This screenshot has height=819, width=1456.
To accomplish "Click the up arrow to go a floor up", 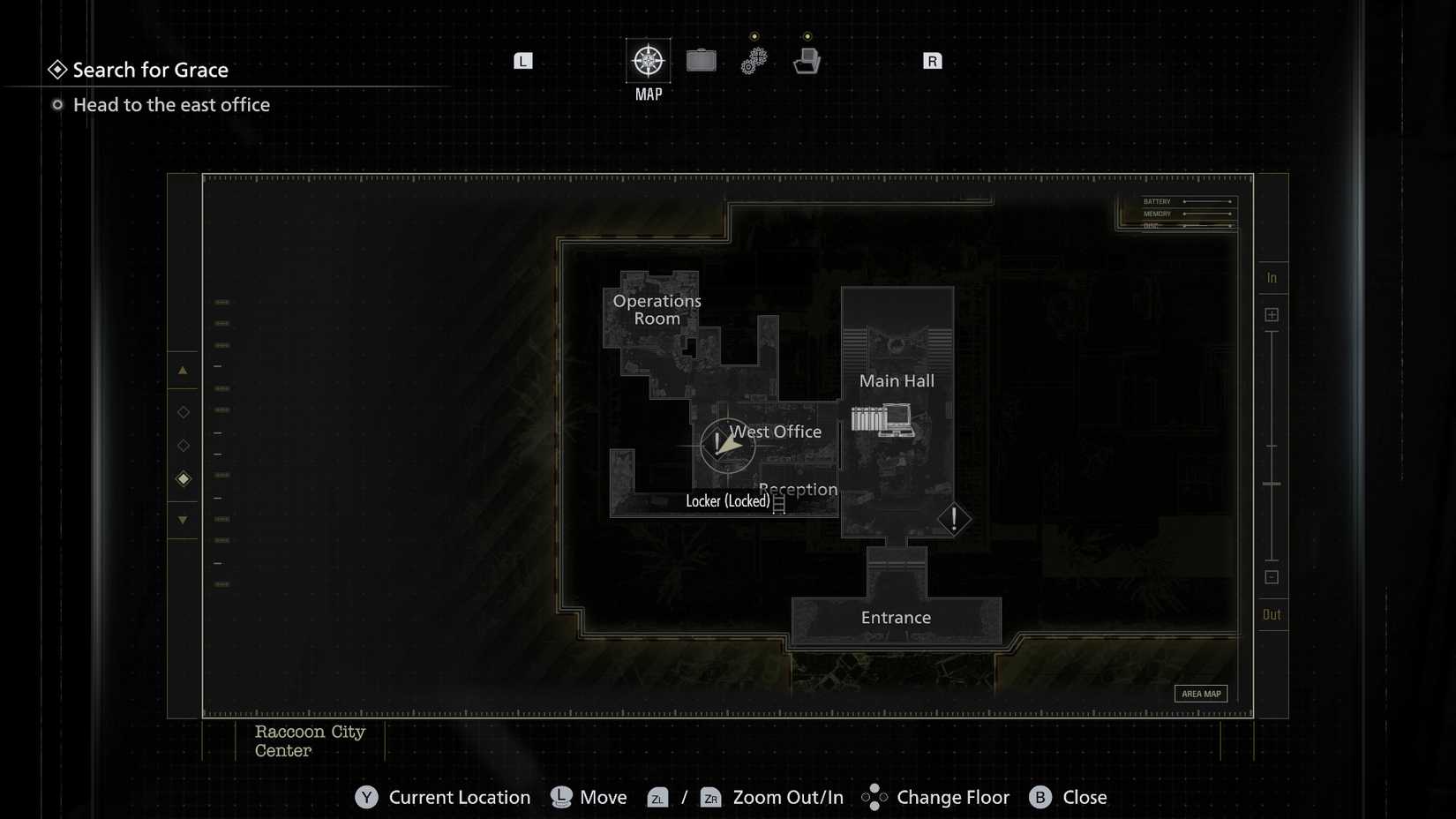I will tap(183, 369).
